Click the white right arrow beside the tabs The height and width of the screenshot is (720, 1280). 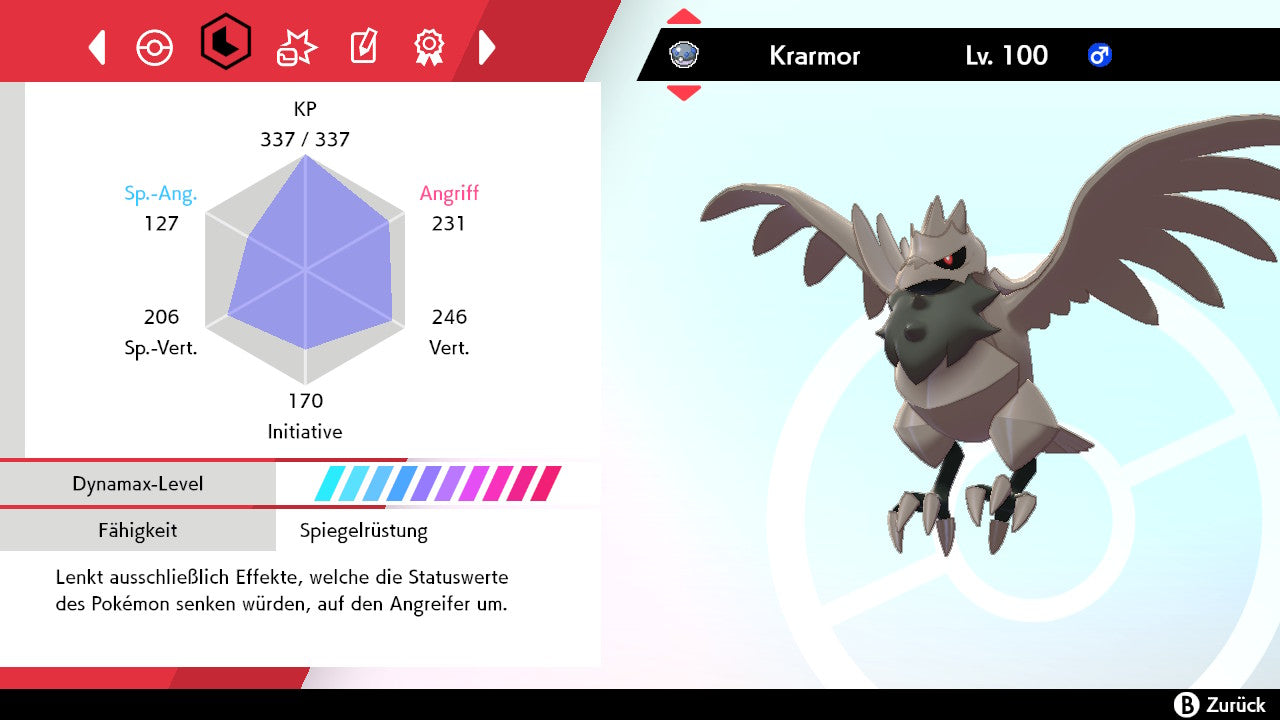point(487,47)
